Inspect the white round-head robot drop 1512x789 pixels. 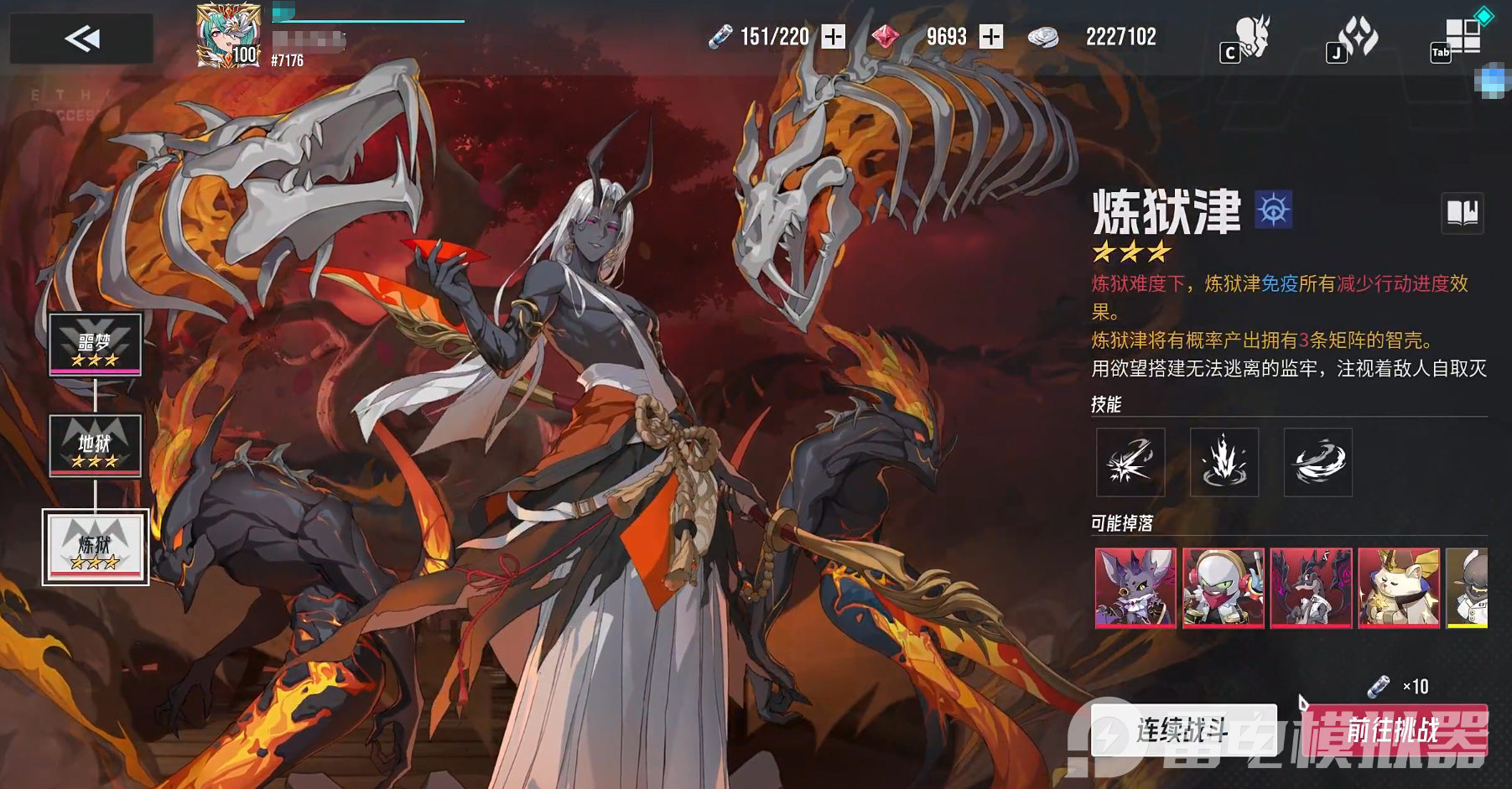pos(1224,588)
